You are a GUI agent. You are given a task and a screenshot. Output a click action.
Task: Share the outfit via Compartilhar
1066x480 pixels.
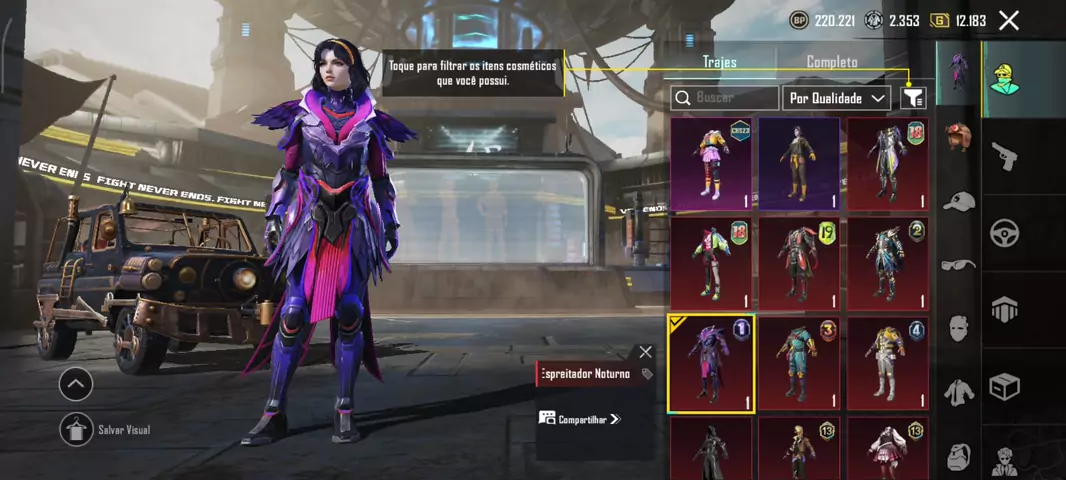pos(580,419)
